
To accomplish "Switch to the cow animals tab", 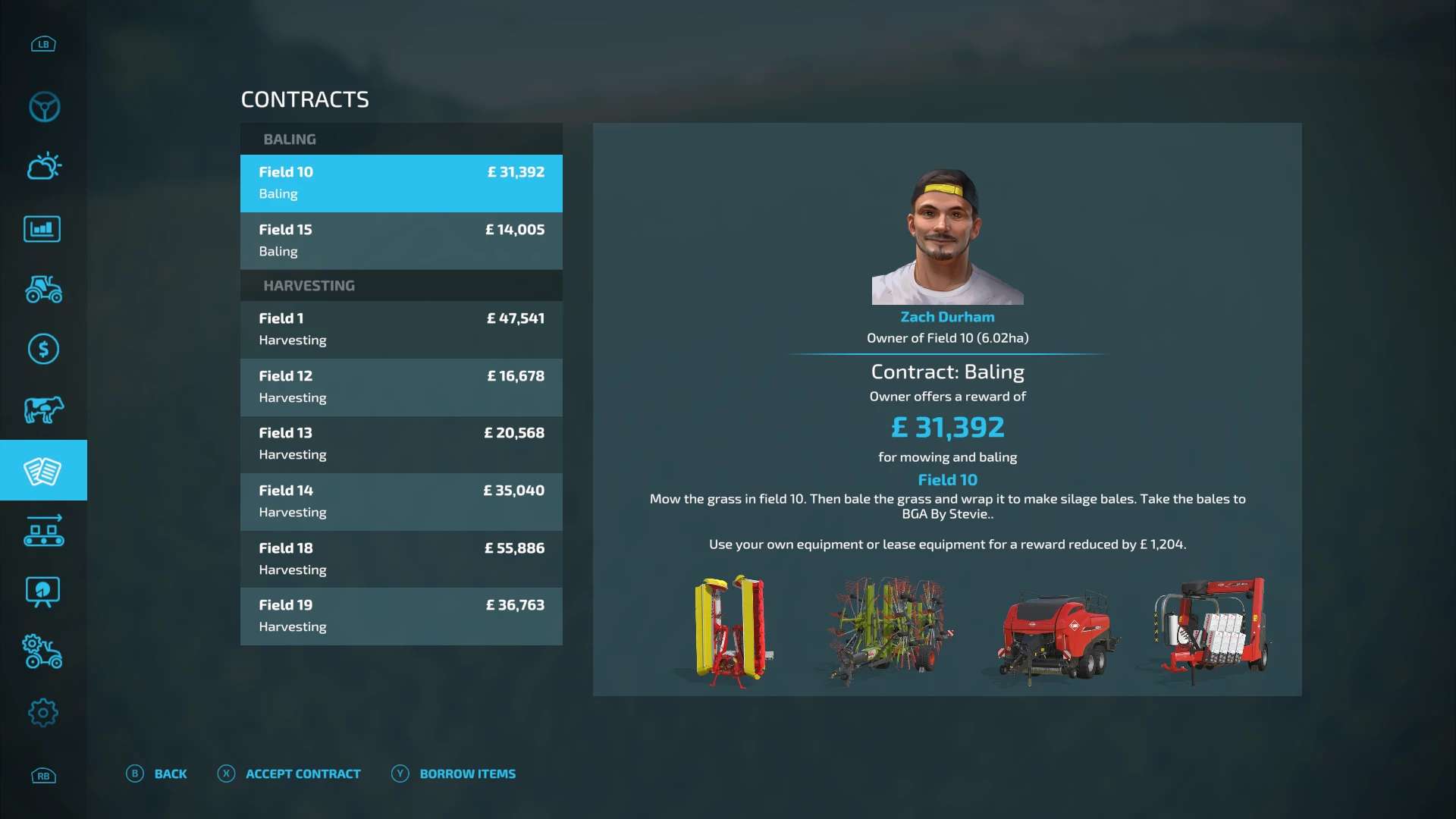I will (x=44, y=410).
